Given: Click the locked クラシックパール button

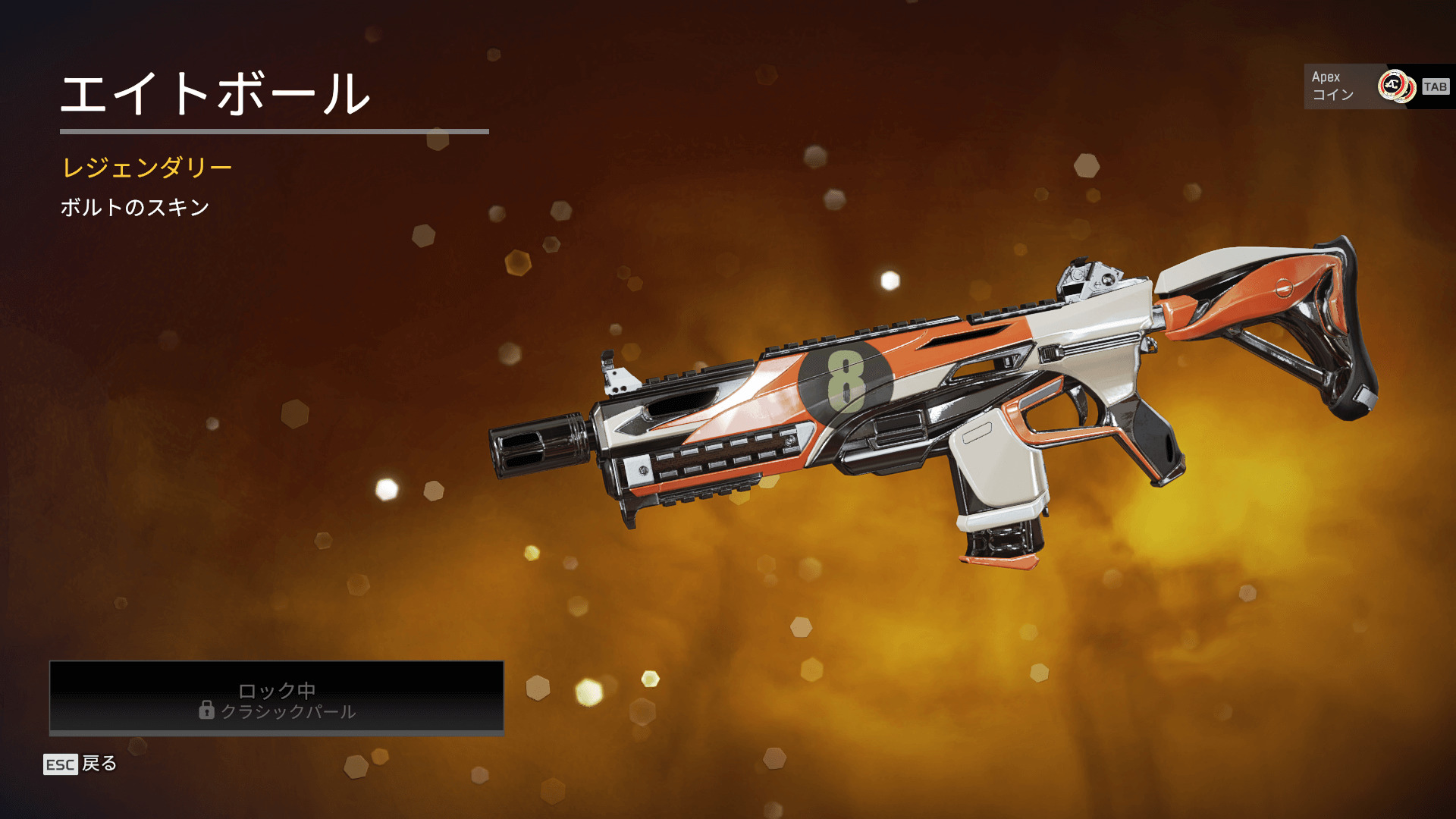Looking at the screenshot, I should 277,698.
